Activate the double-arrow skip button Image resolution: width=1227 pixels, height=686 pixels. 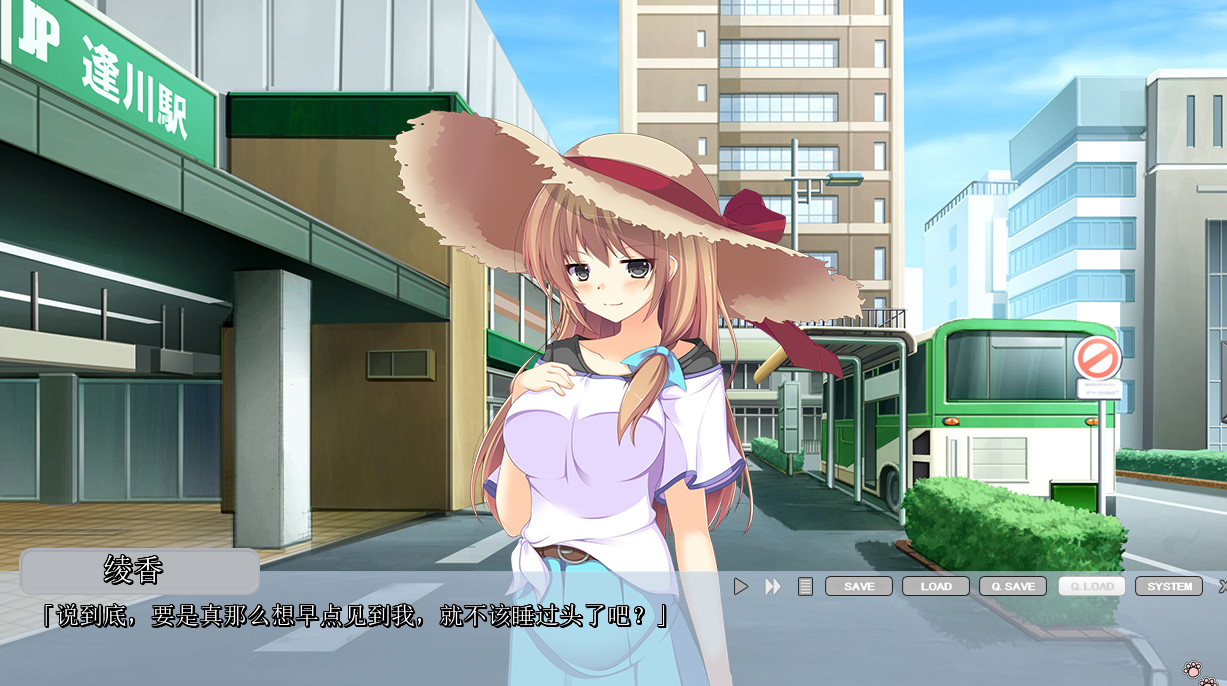[x=773, y=587]
